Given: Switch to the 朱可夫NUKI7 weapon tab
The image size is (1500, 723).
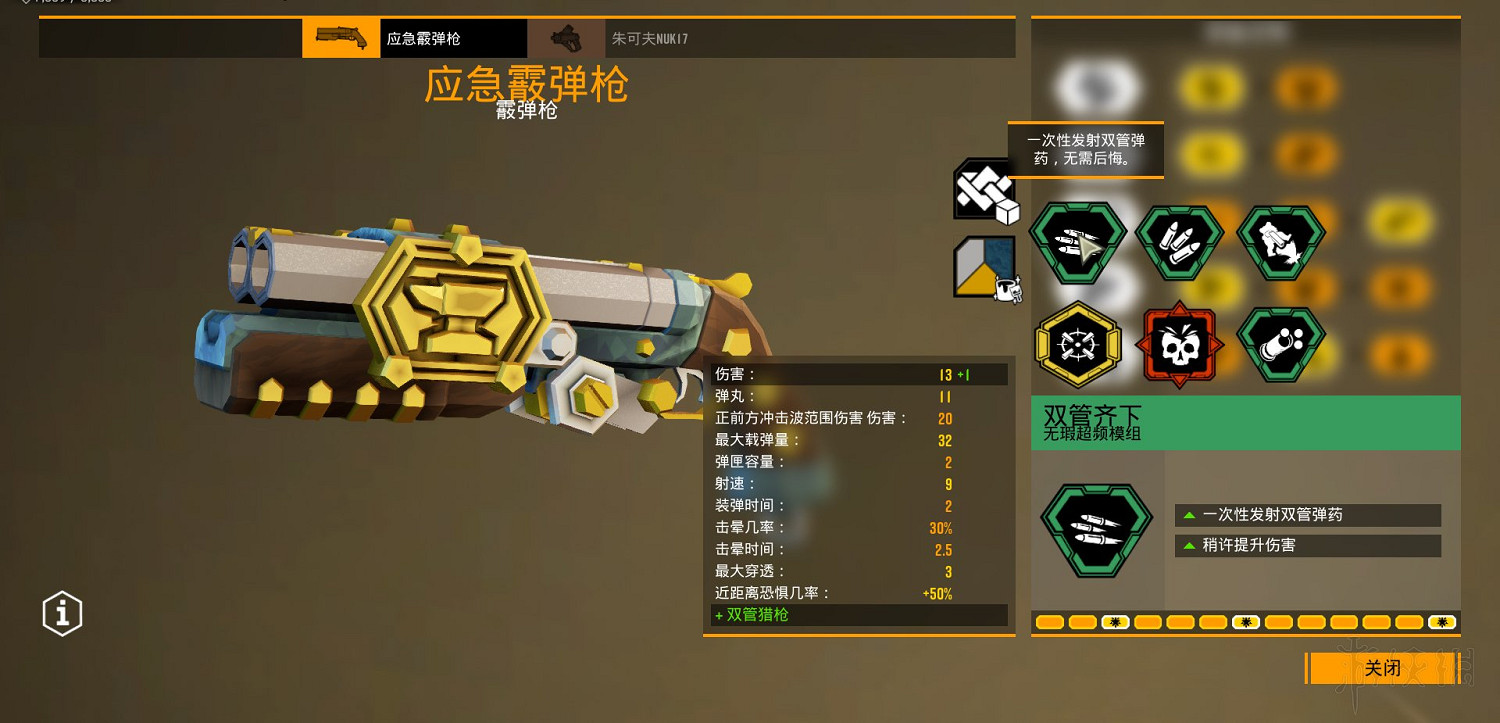Looking at the screenshot, I should tap(651, 37).
